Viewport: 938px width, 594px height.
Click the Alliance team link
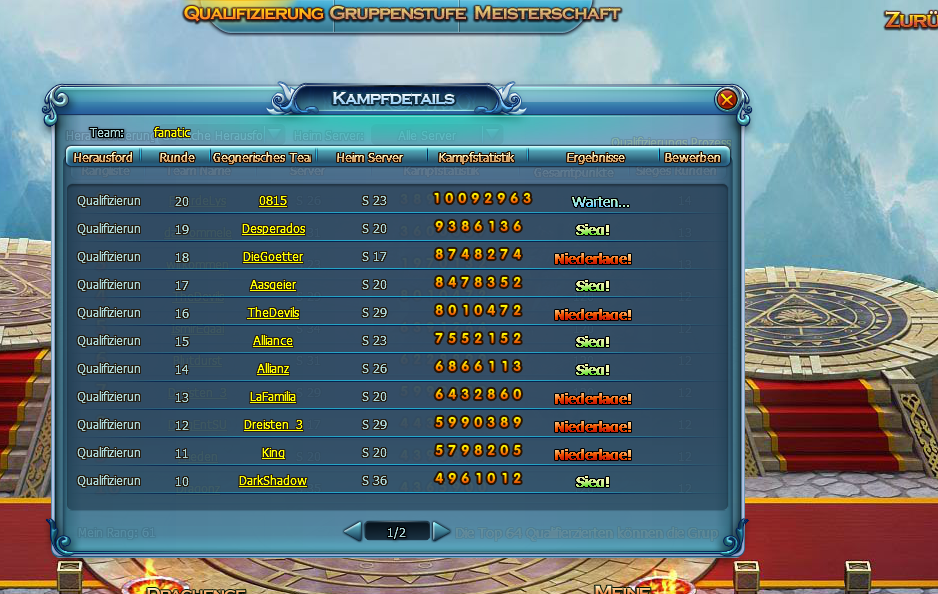pos(273,341)
